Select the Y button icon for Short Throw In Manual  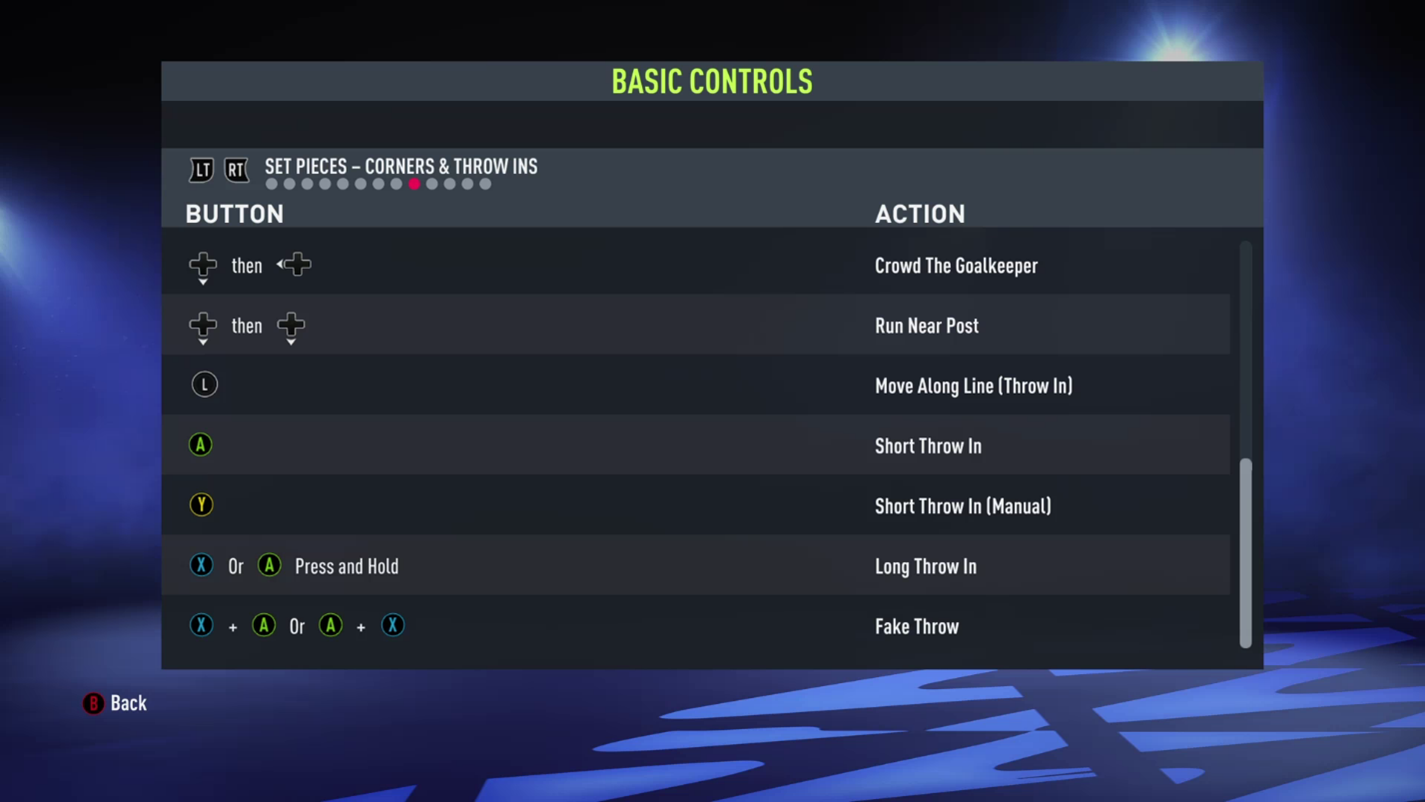click(201, 504)
